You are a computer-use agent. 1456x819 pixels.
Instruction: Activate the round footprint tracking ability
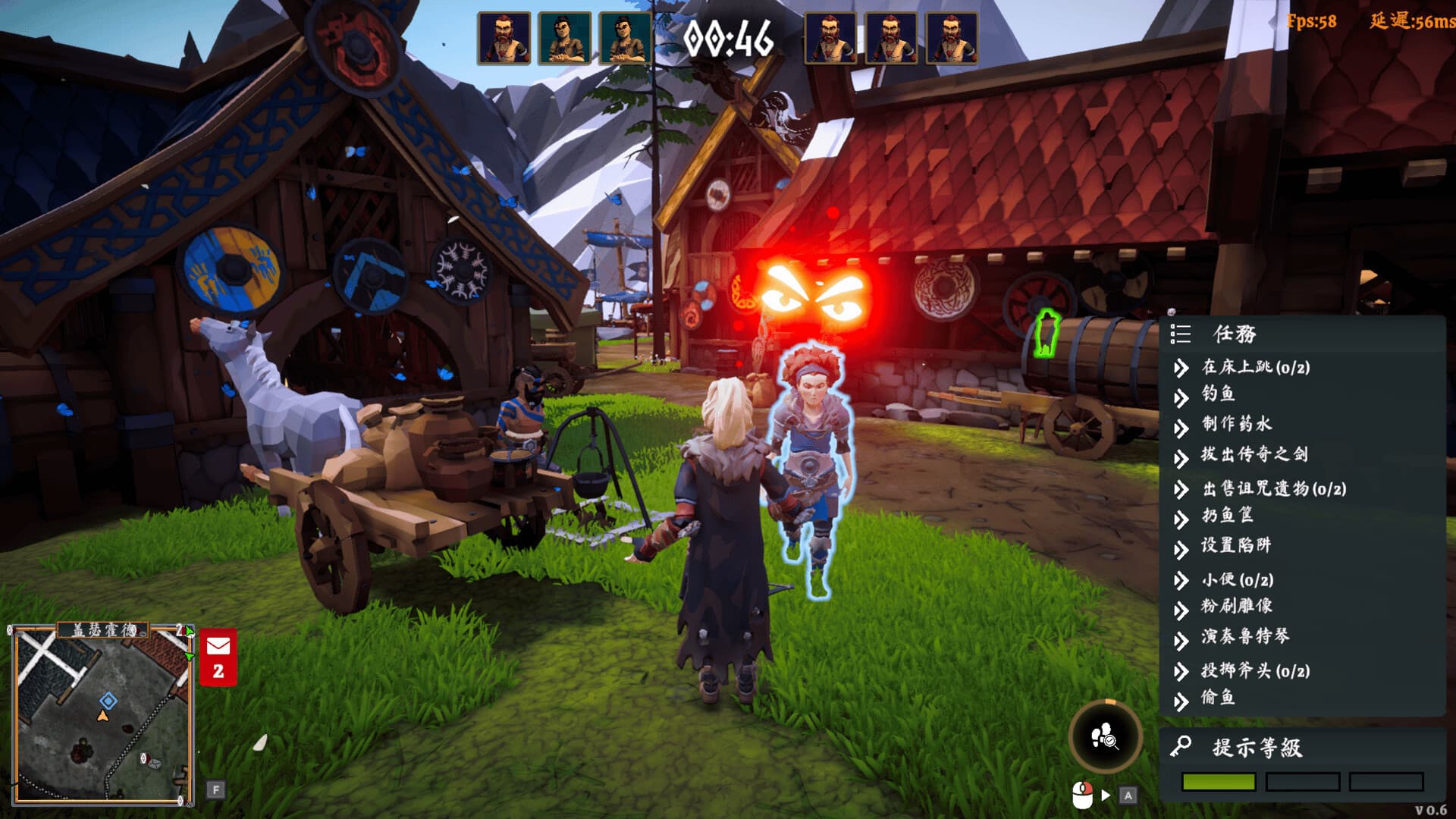coord(1105,736)
